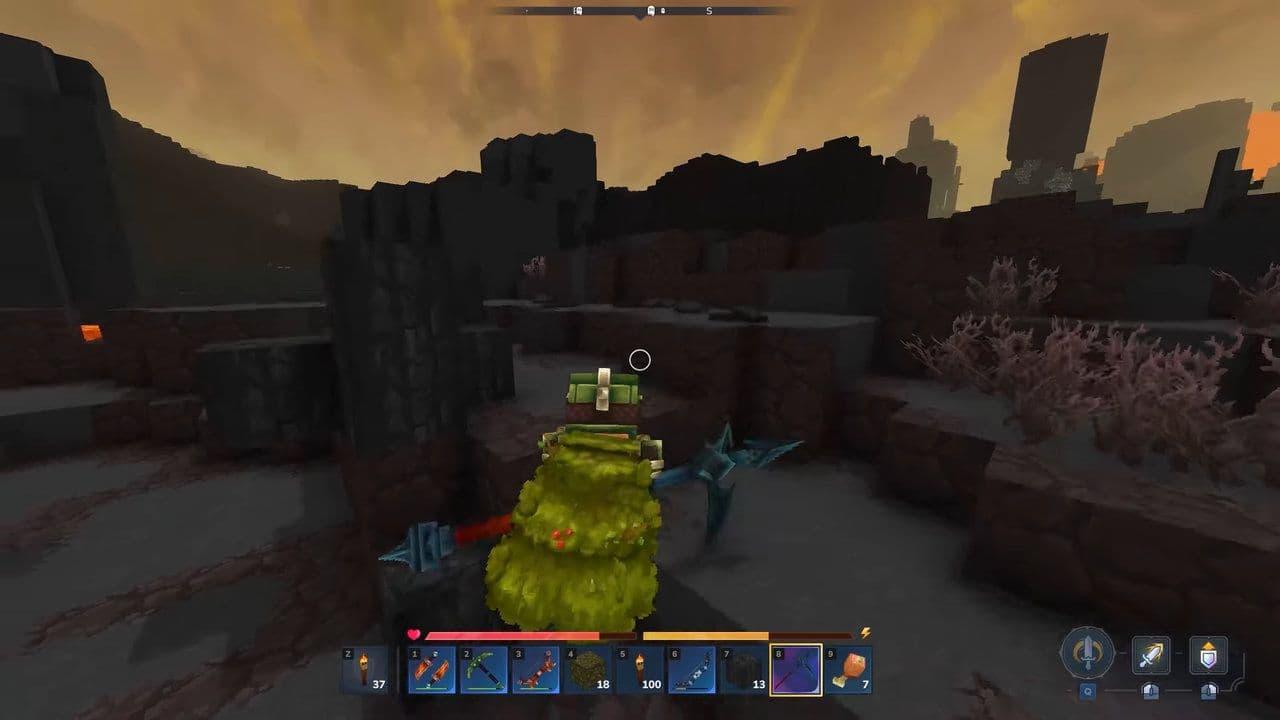
Task: Click the Q keybind badge under the emblem
Action: pyautogui.click(x=1086, y=690)
